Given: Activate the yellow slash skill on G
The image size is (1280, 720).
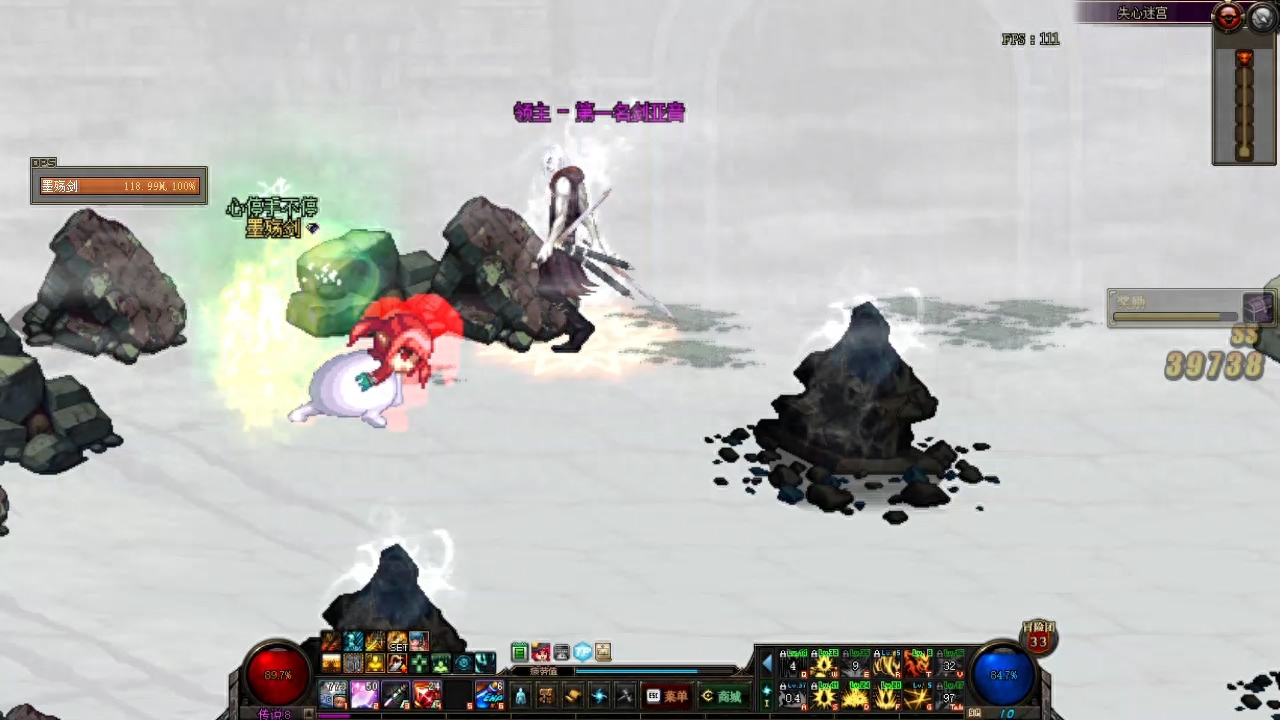Looking at the screenshot, I should [x=918, y=696].
